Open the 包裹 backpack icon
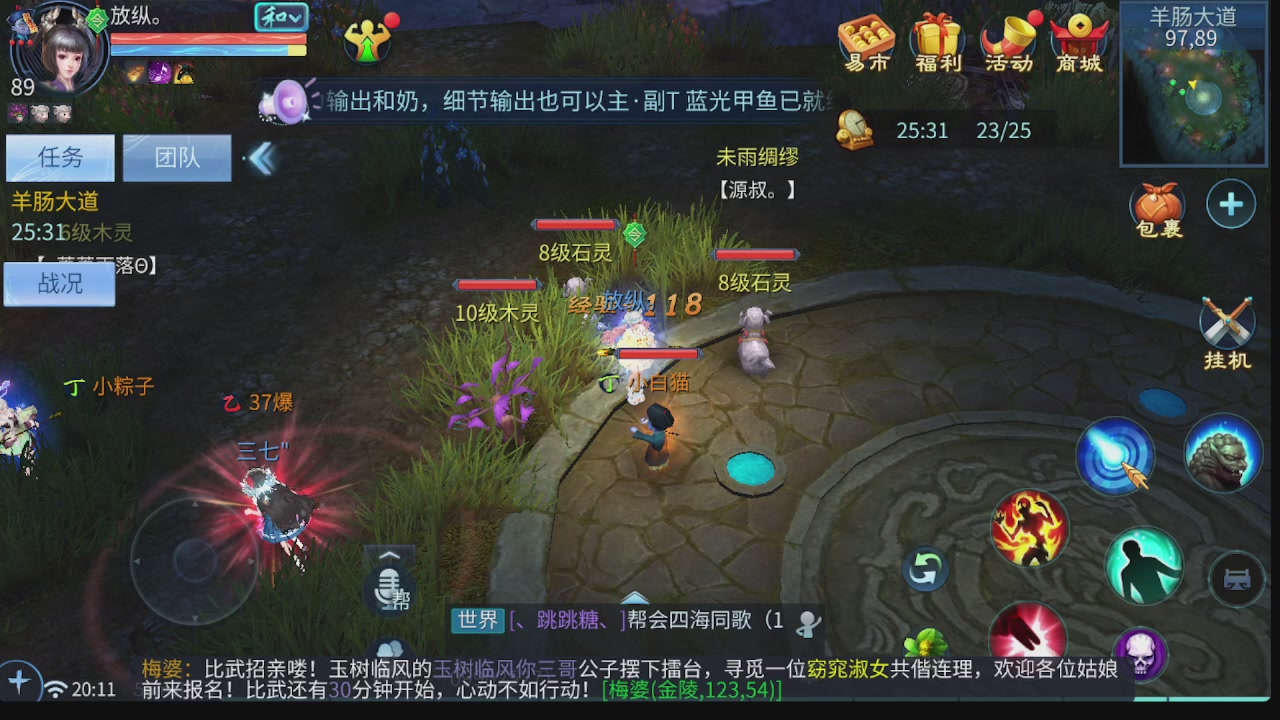 coord(1159,205)
